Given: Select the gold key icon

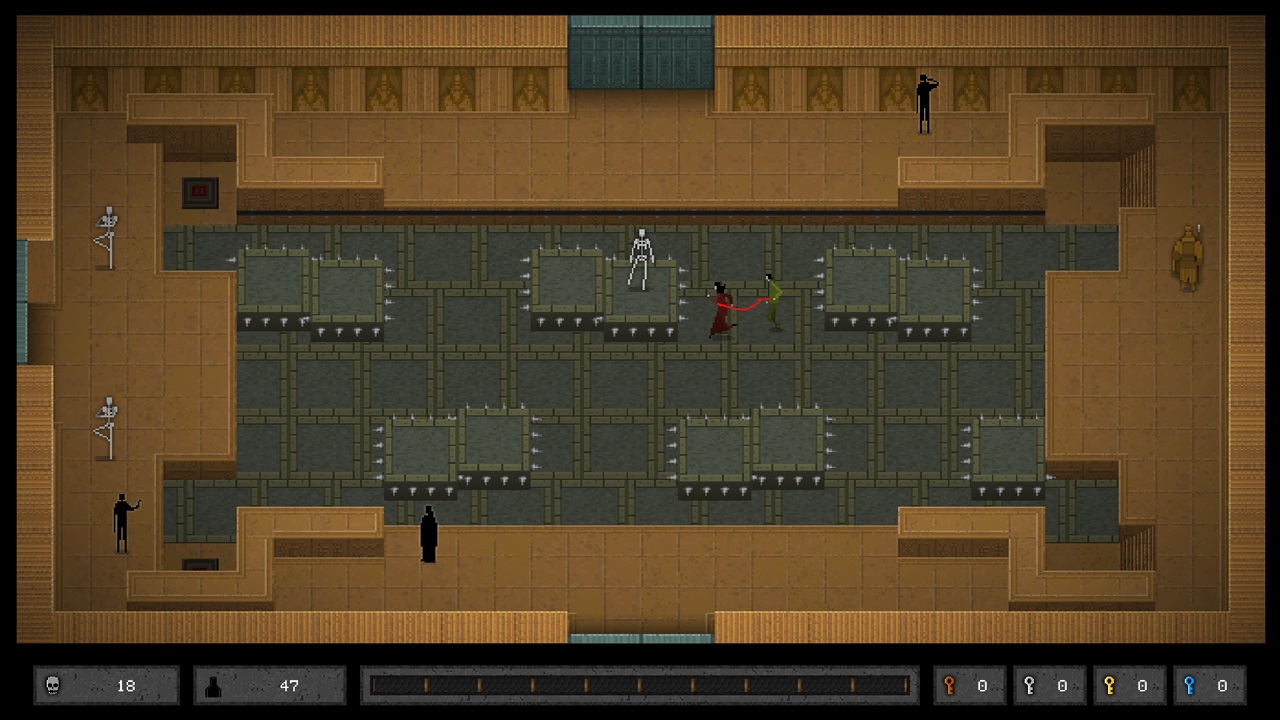Looking at the screenshot, I should pos(1108,686).
